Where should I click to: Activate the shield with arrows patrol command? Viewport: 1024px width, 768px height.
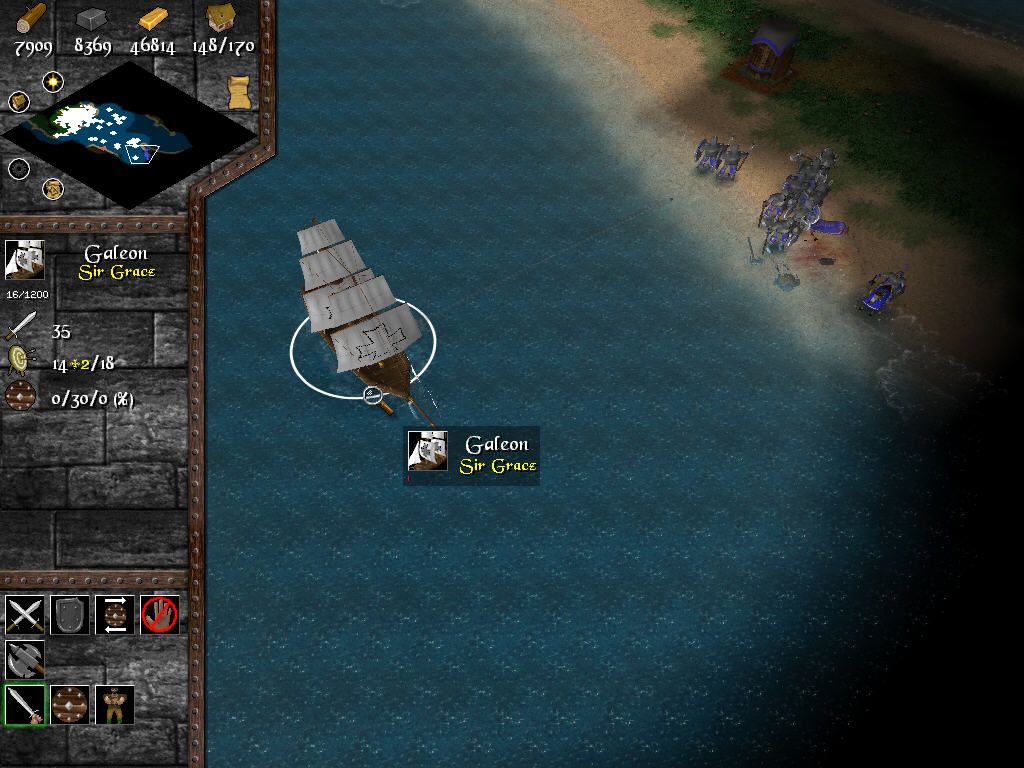(x=114, y=614)
